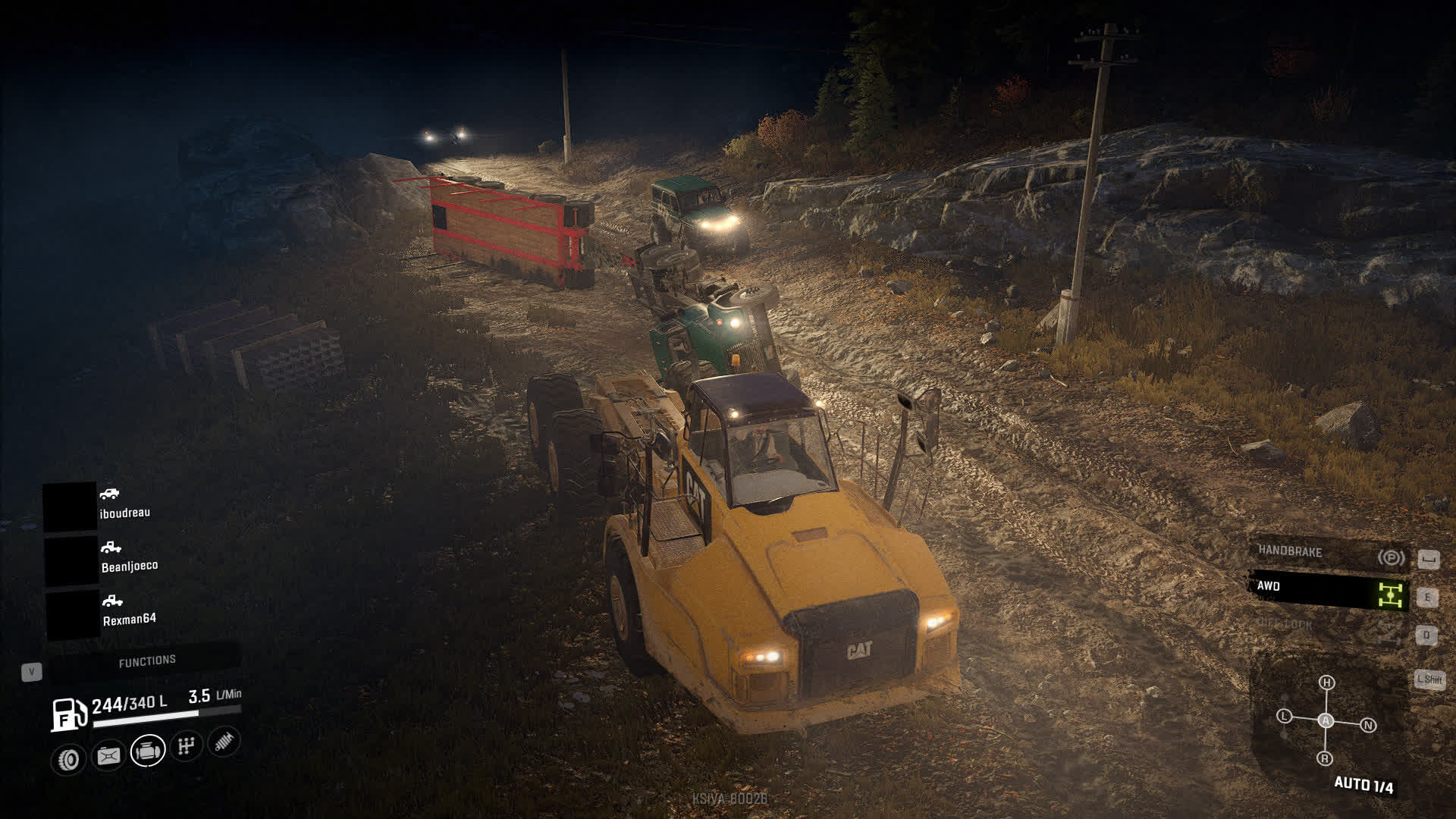This screenshot has height=819, width=1456.
Task: Select player iboudreau in the player list
Action: click(124, 513)
